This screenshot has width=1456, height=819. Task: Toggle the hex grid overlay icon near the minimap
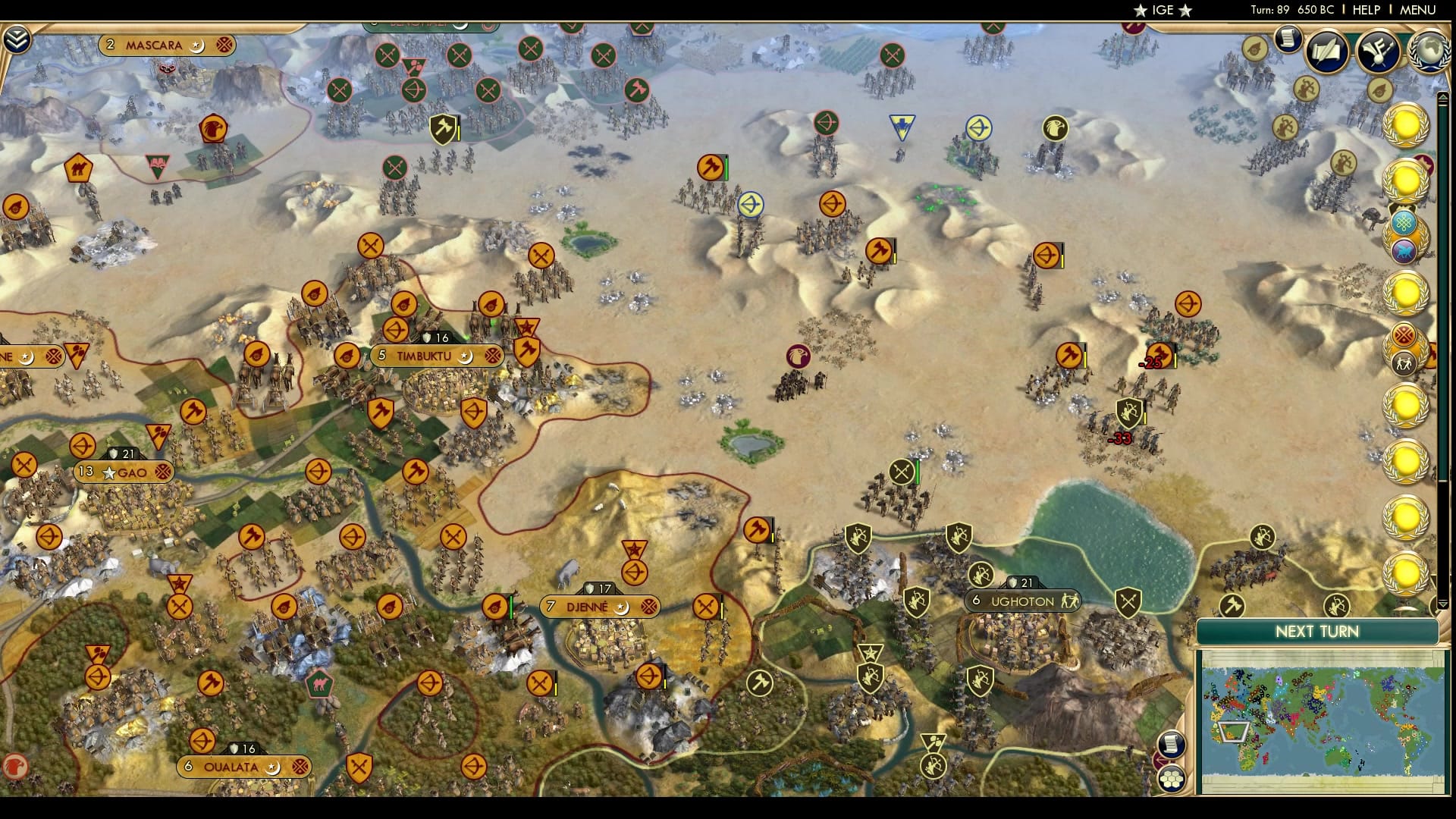coord(1172,780)
